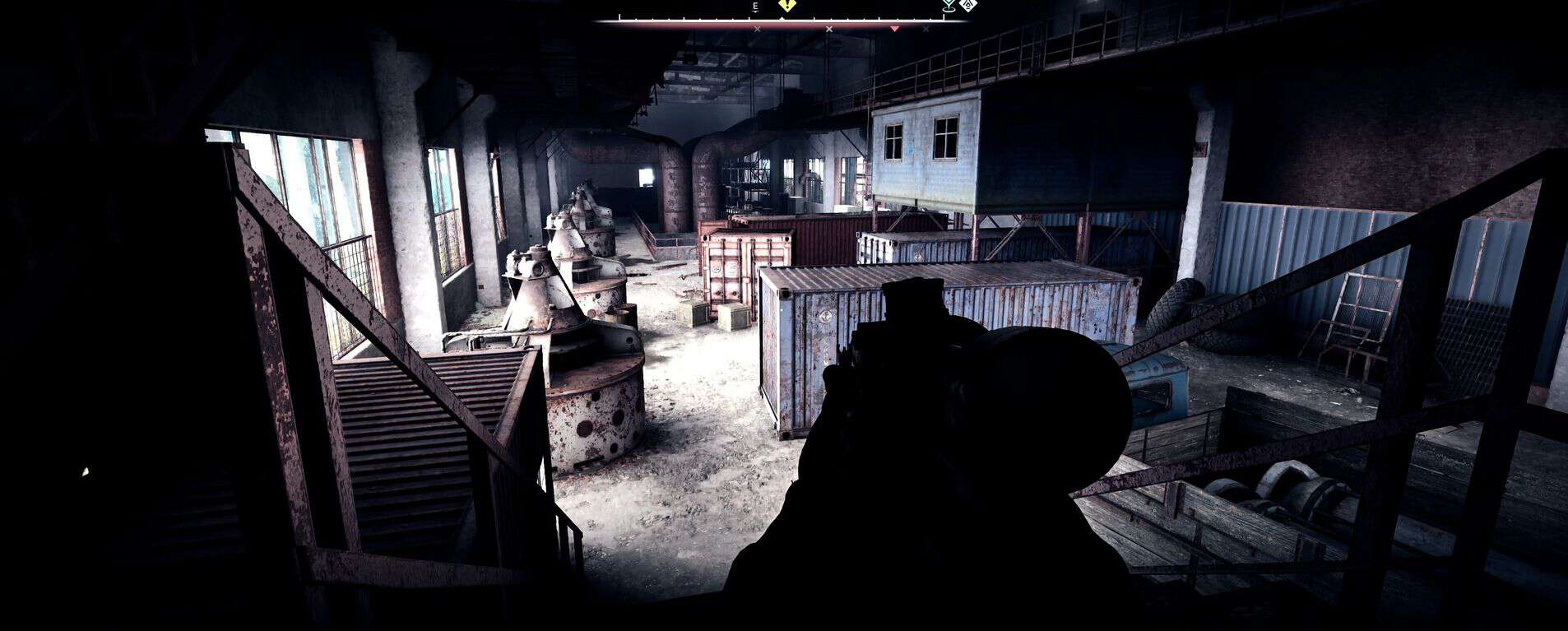Click the white diamond marker on compass
Screen dimensions: 1568x631
(969, 5)
